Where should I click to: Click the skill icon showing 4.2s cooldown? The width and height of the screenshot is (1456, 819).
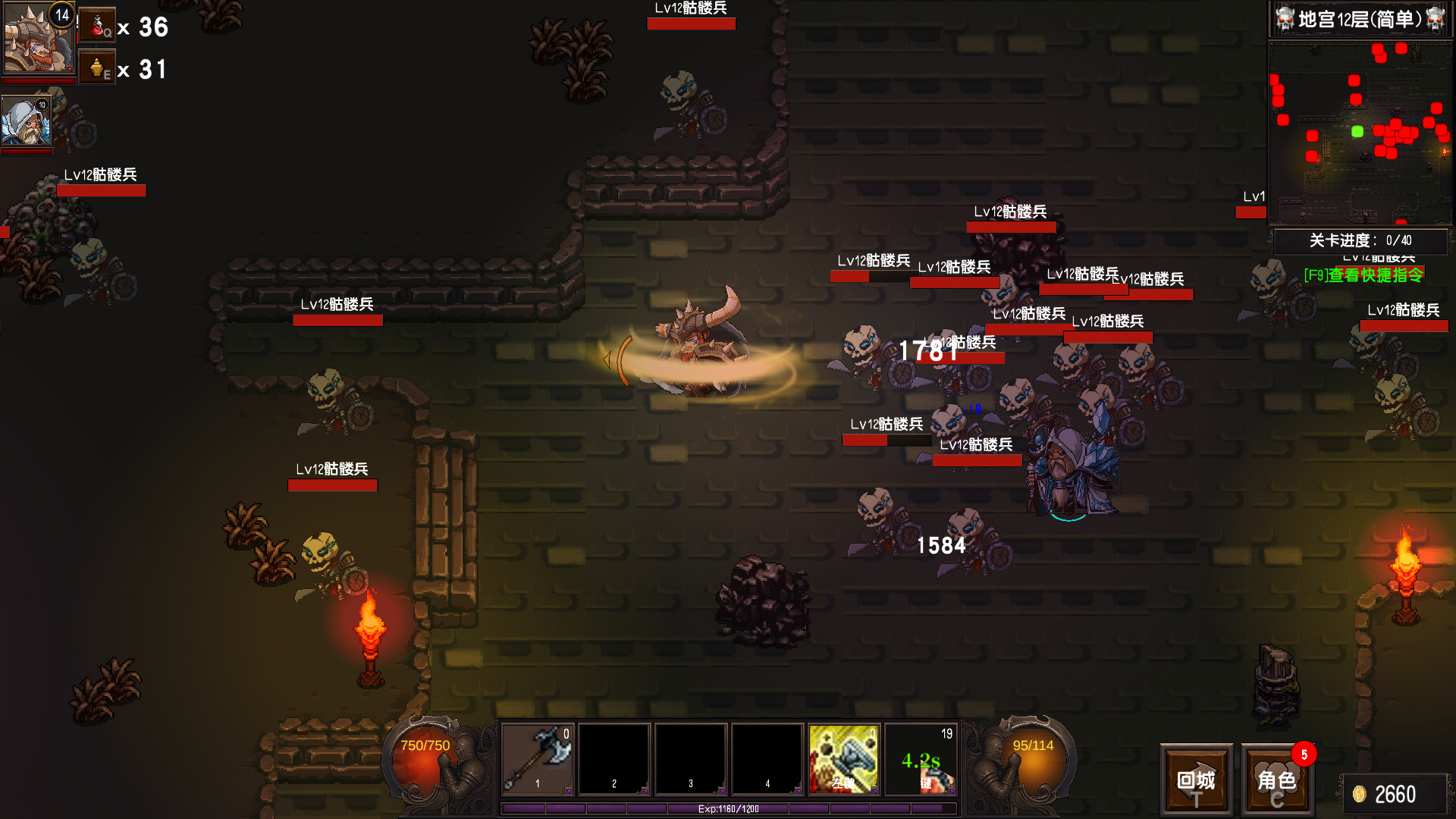921,758
